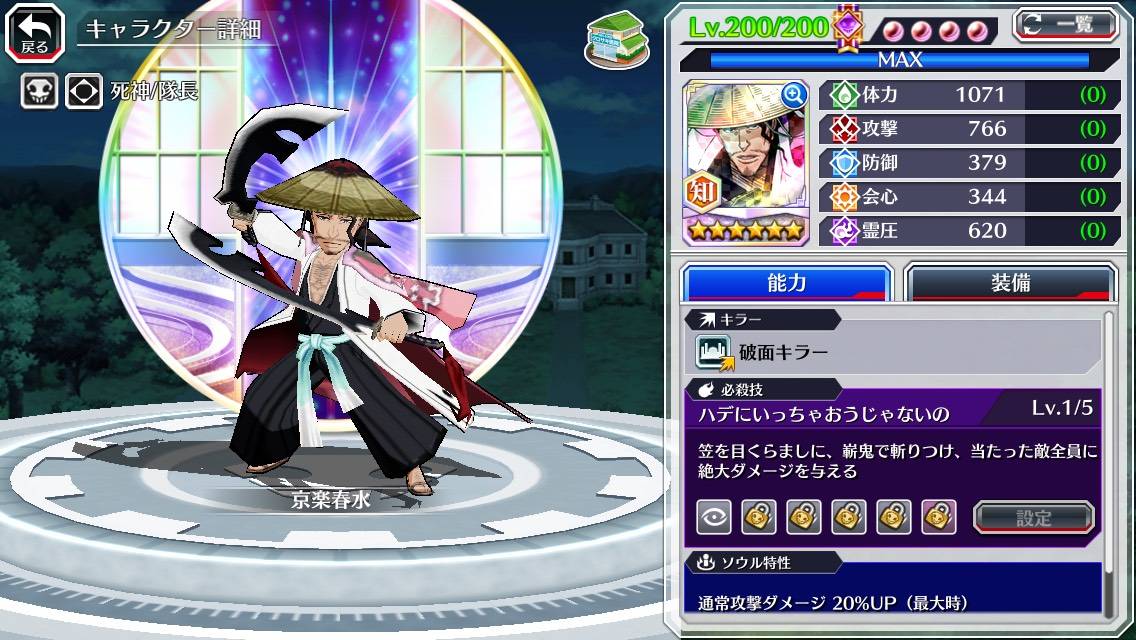Open the 一覧 list view
The width and height of the screenshot is (1136, 640).
(x=1065, y=24)
